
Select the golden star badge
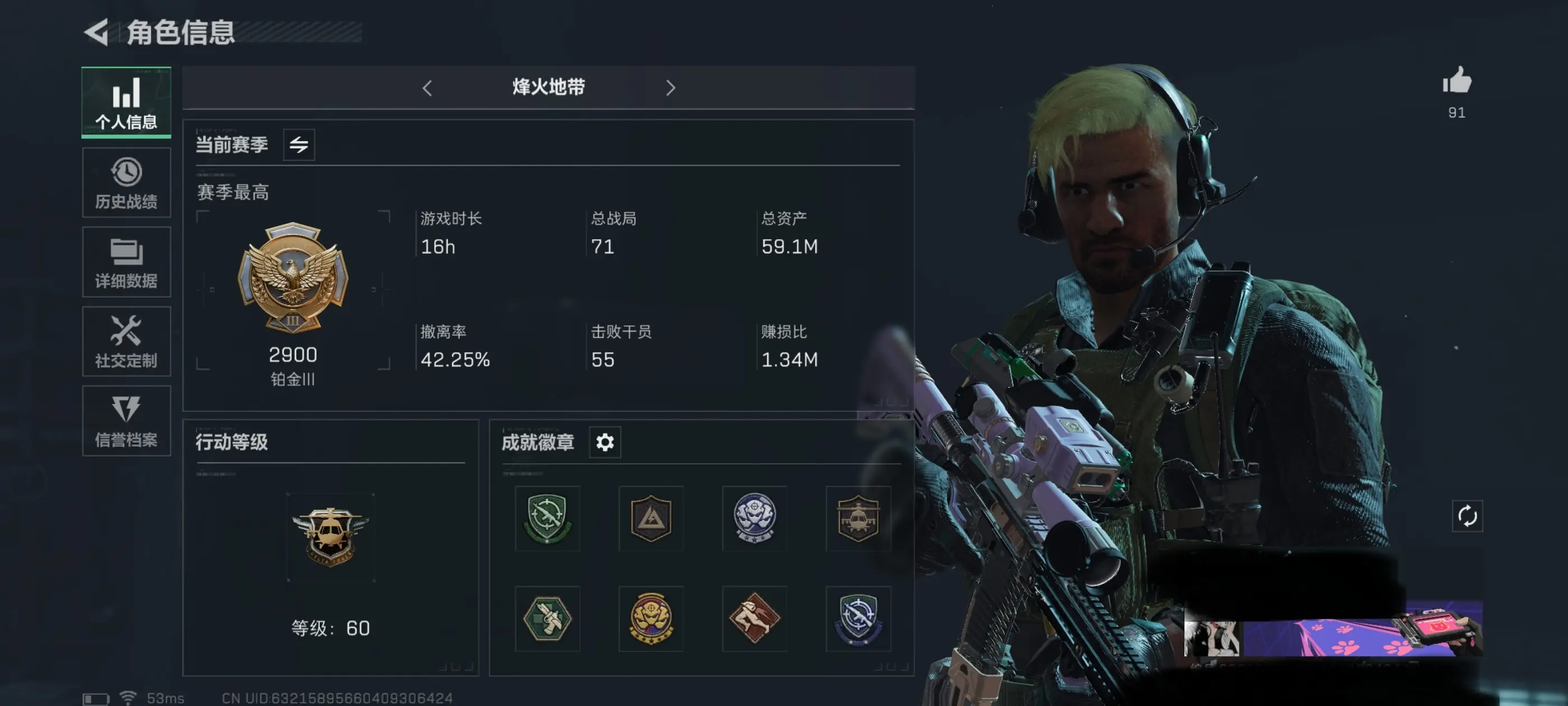pyautogui.click(x=651, y=618)
